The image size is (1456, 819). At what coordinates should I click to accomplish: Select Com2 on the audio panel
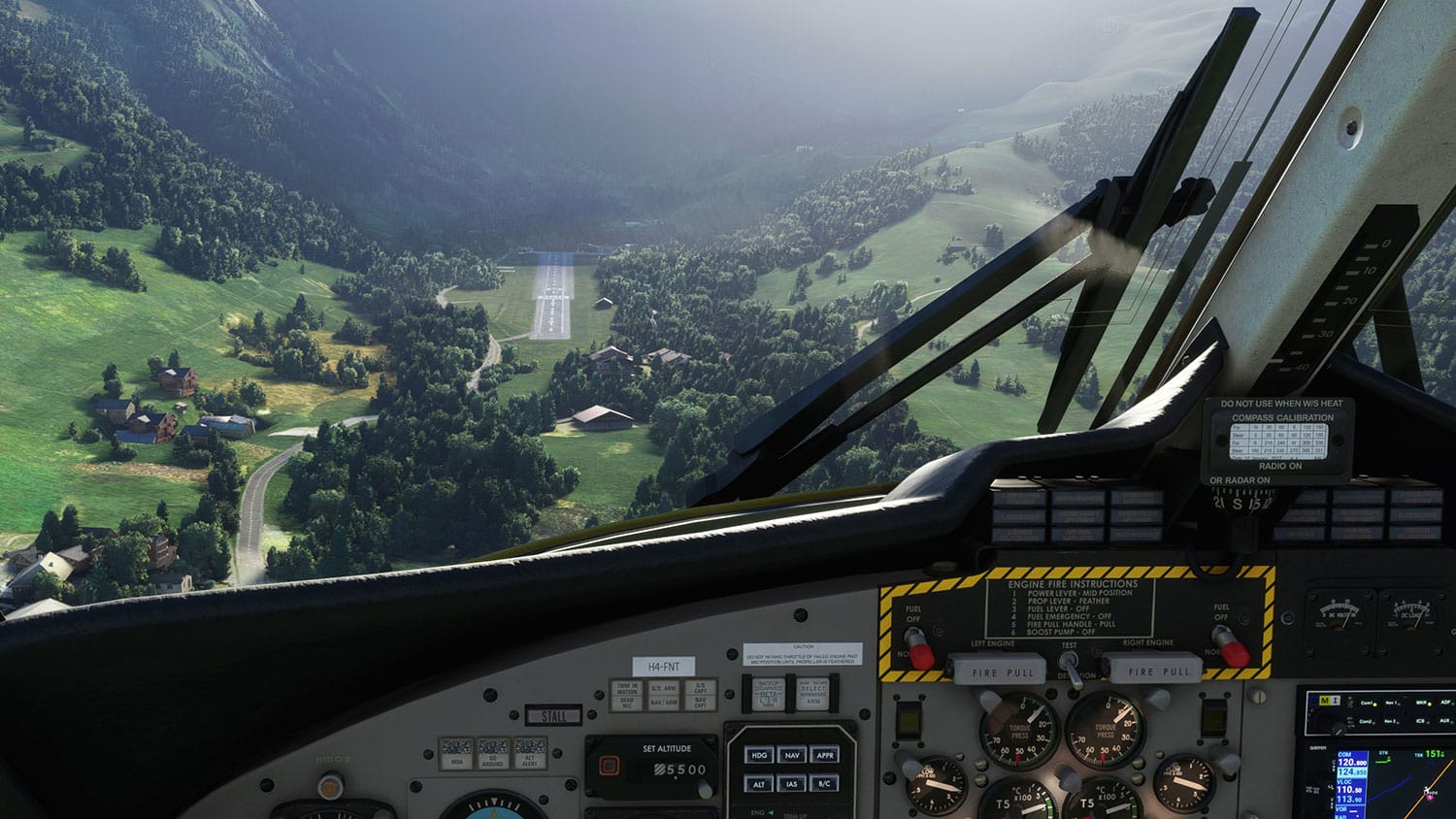click(1367, 722)
